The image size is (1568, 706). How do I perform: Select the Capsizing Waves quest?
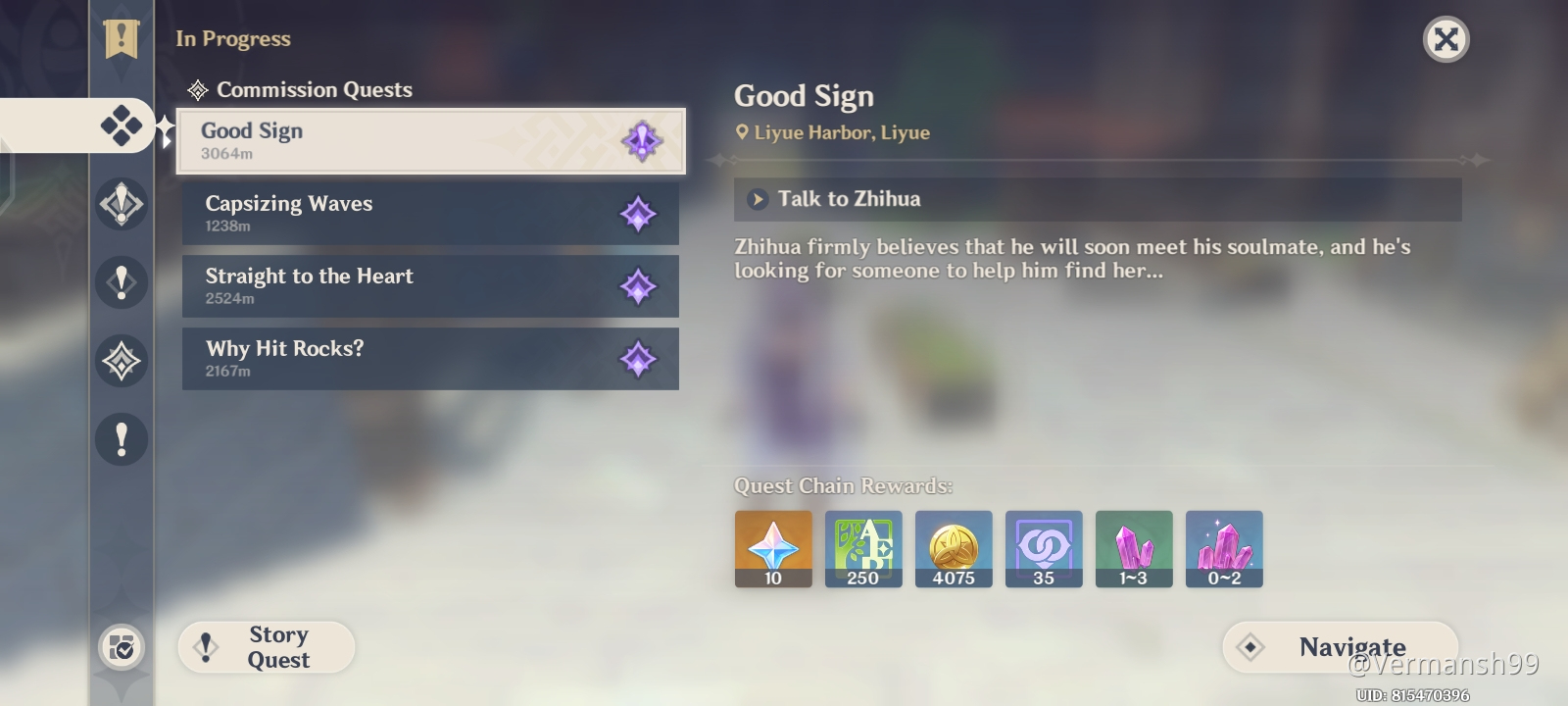click(431, 214)
